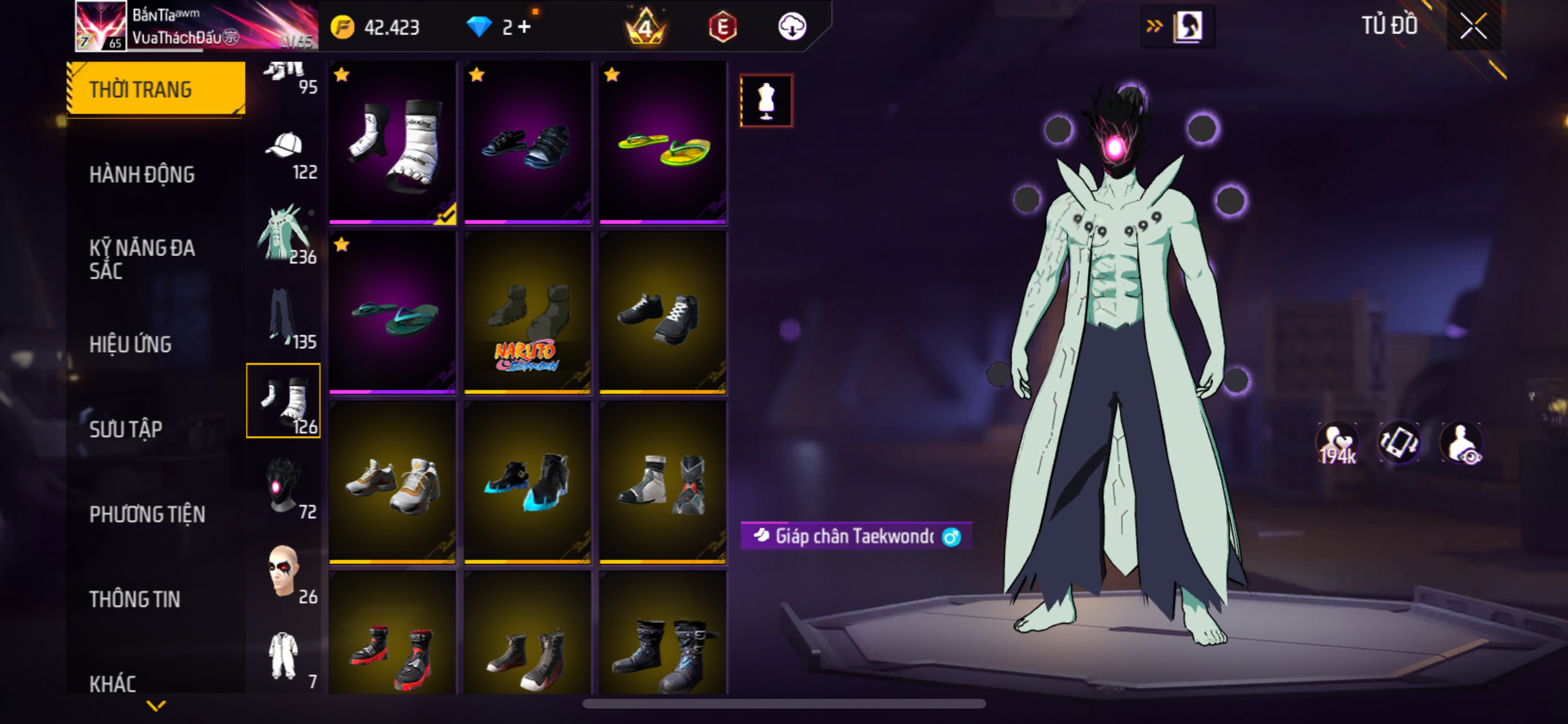
Task: Select the white Taekwondo foot guards item
Action: (393, 143)
